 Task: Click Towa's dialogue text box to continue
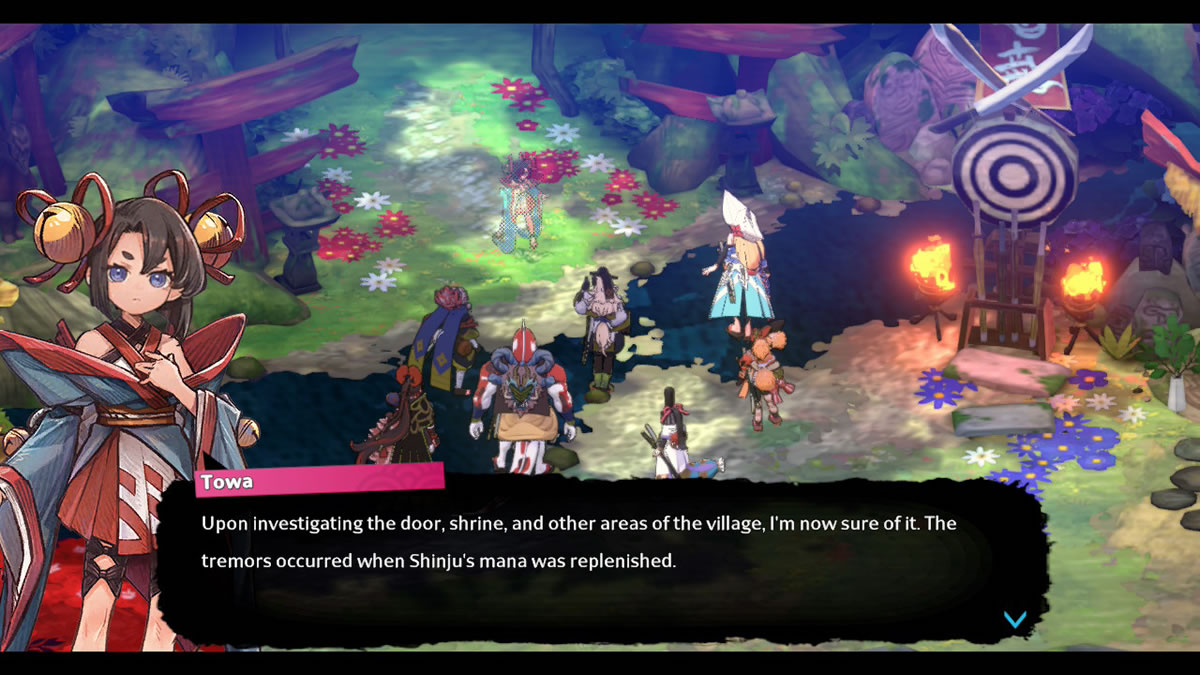click(x=600, y=562)
